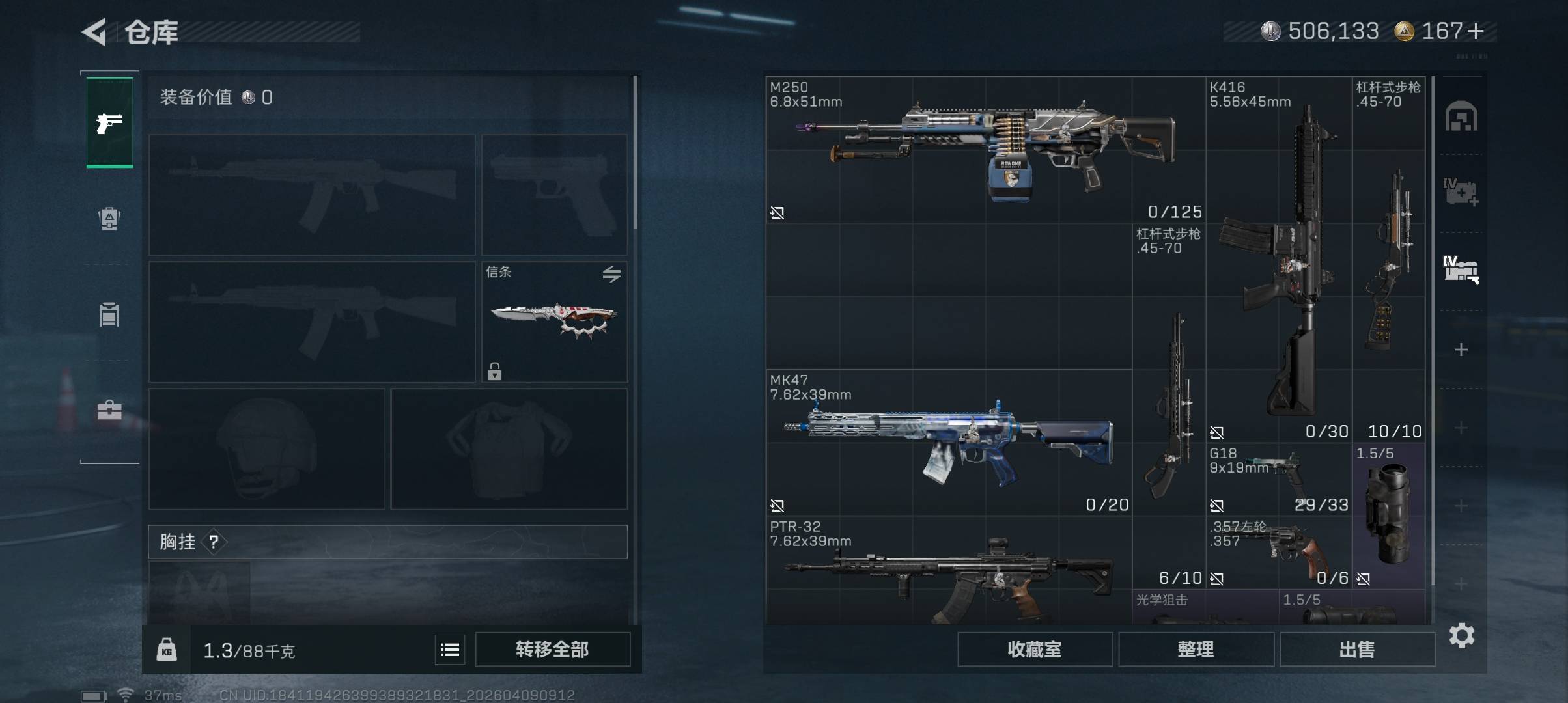Swap the 信条 melee weapon

(611, 274)
